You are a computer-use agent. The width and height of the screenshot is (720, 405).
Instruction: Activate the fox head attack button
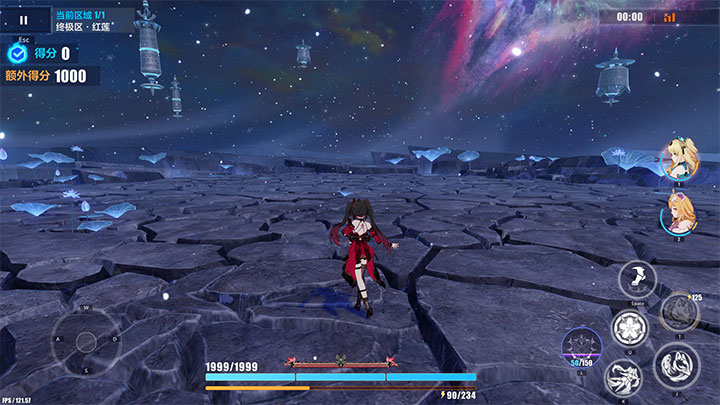coord(677,366)
